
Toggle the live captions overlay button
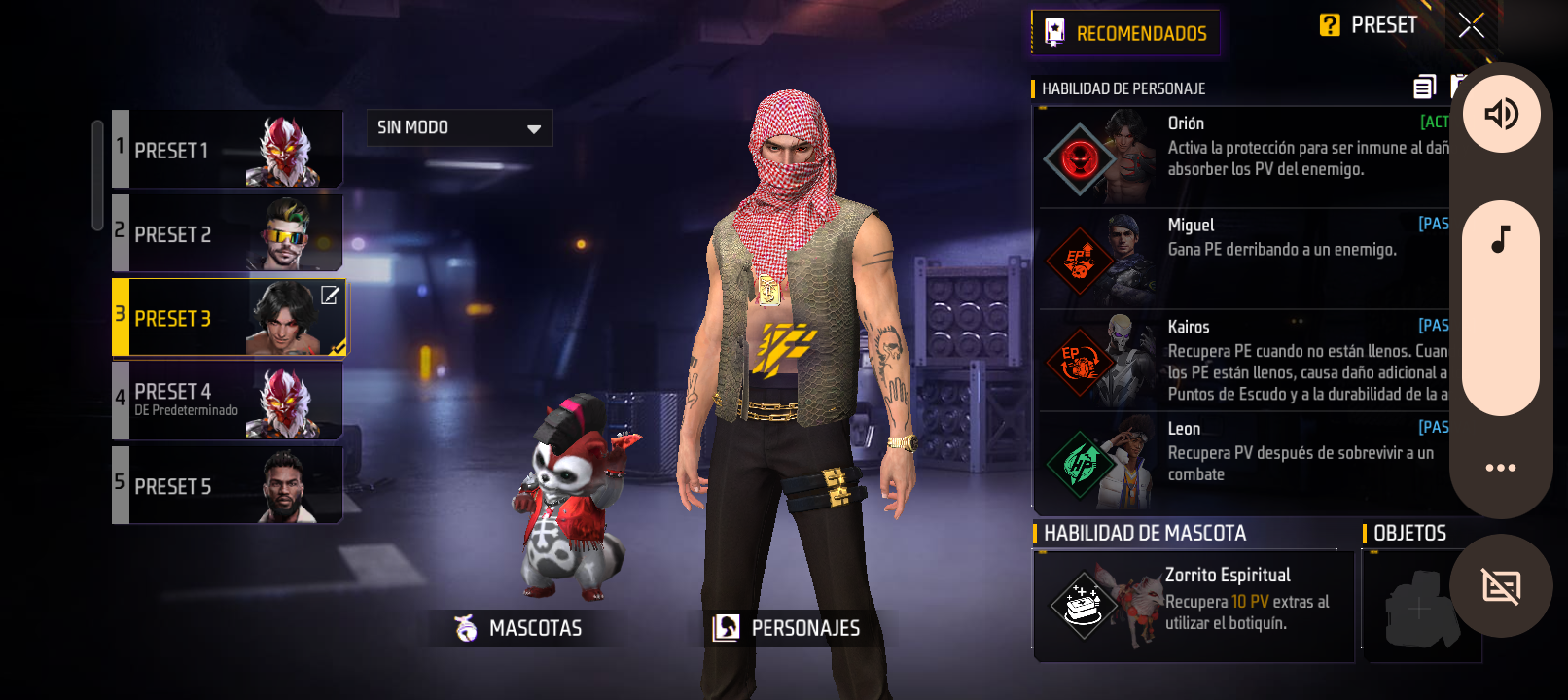pos(1501,586)
